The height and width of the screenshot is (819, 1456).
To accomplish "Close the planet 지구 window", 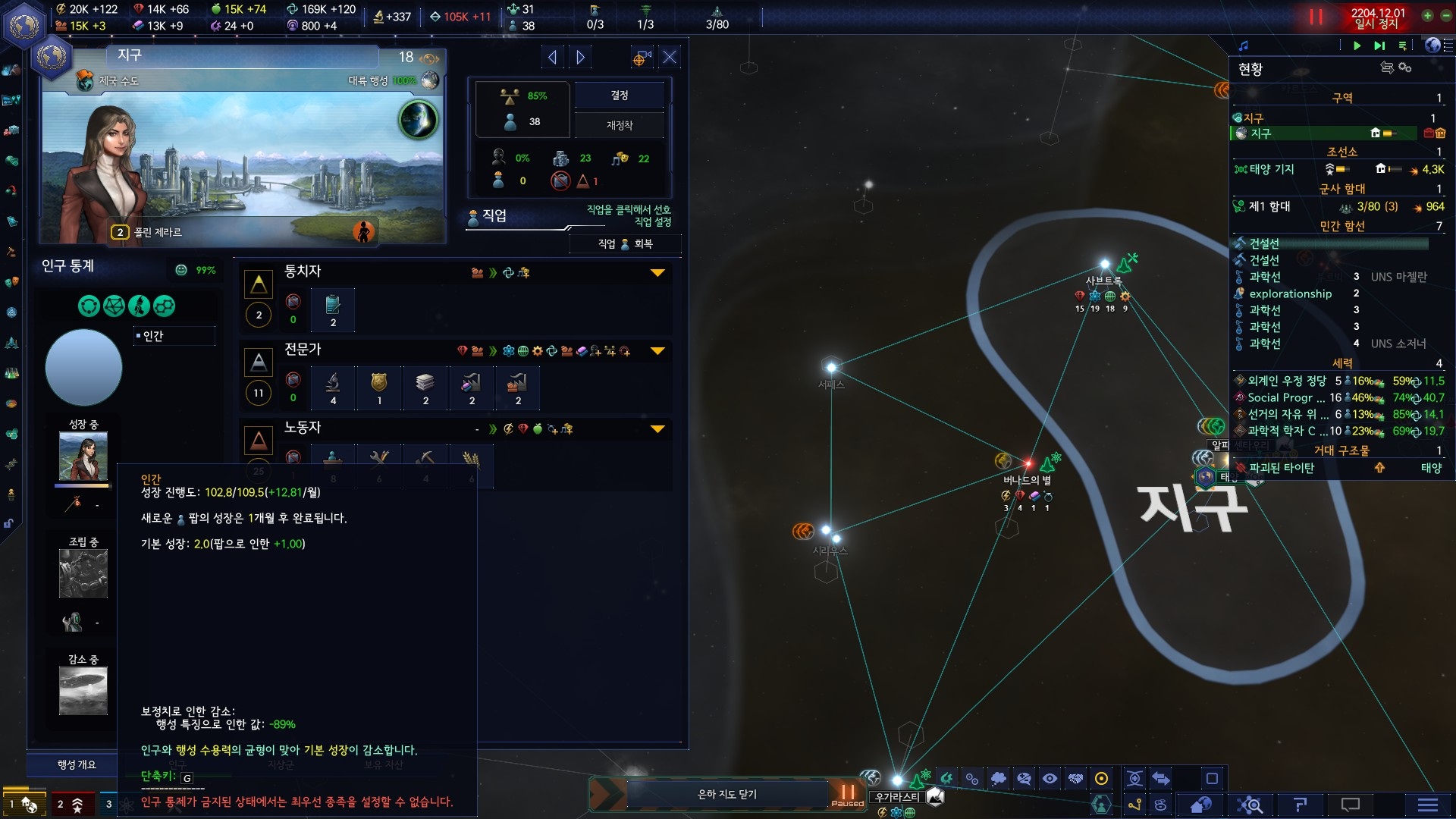I will [x=670, y=58].
